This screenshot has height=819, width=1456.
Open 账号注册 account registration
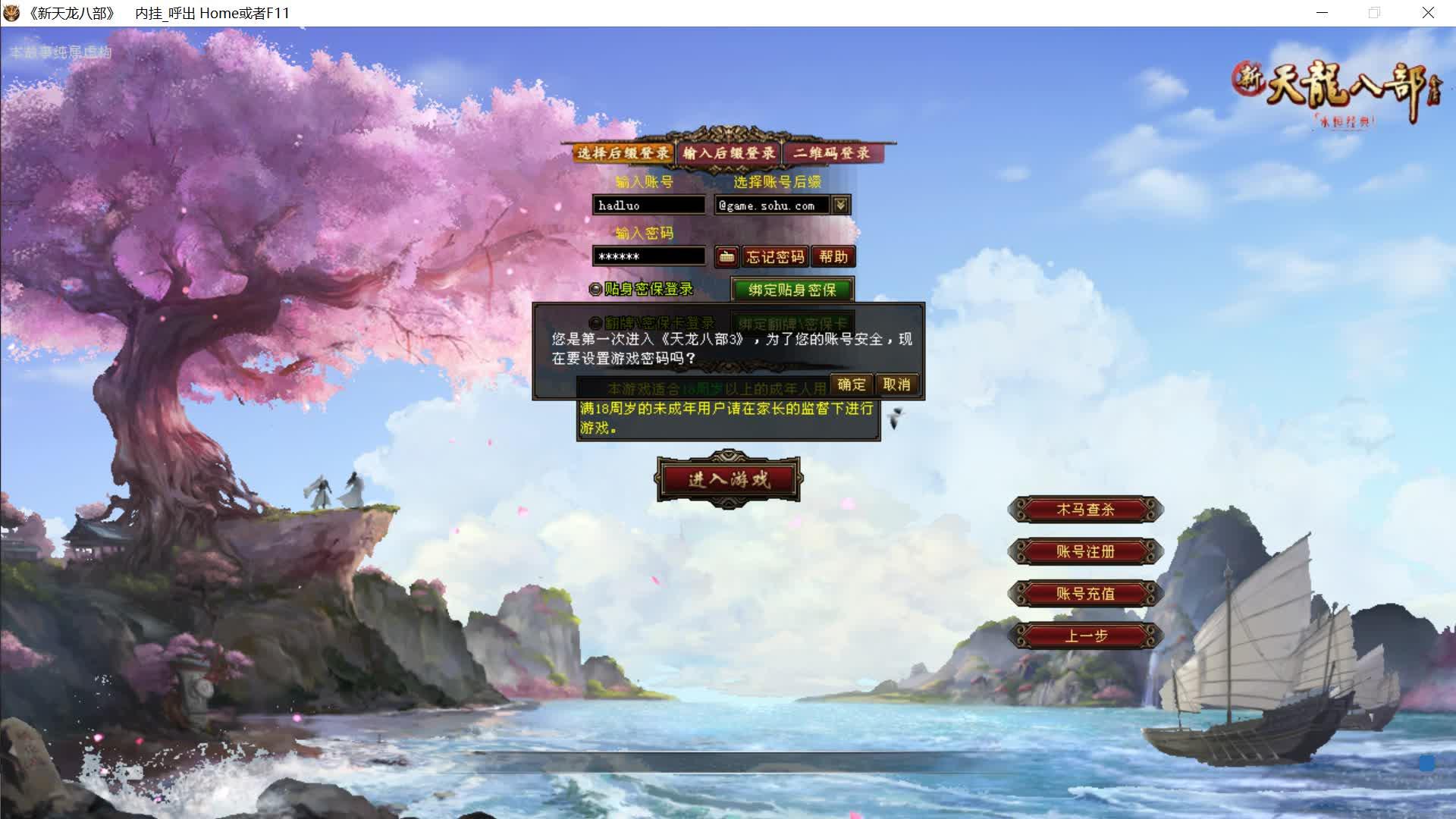(1086, 551)
